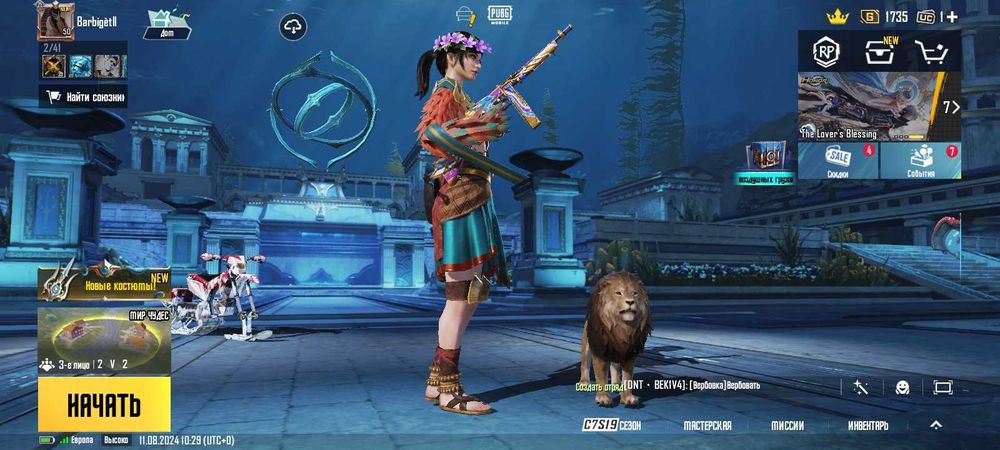Start the match with the yellow НАЧАТЬ button

pyautogui.click(x=104, y=404)
